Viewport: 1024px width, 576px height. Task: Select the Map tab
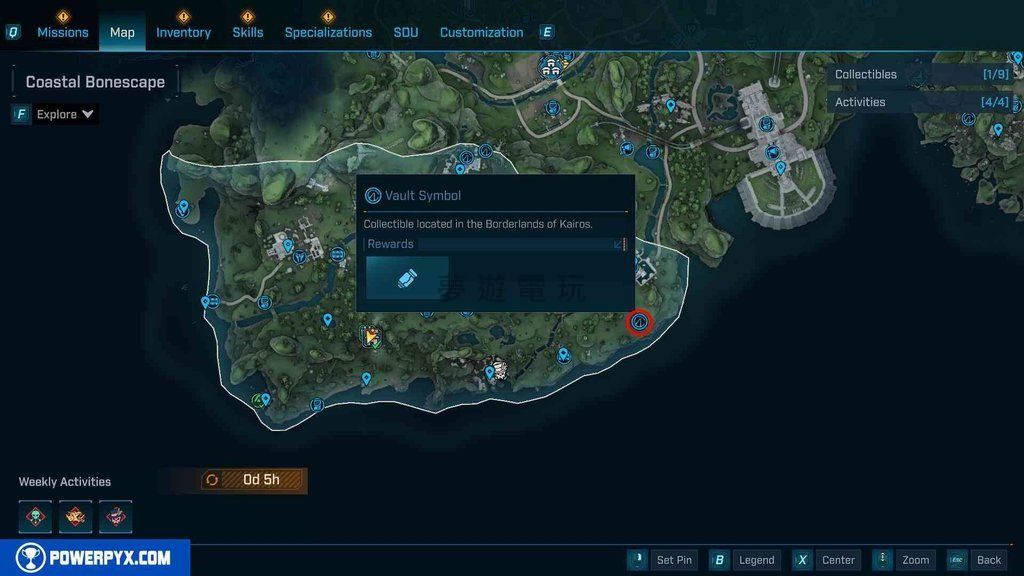point(122,32)
